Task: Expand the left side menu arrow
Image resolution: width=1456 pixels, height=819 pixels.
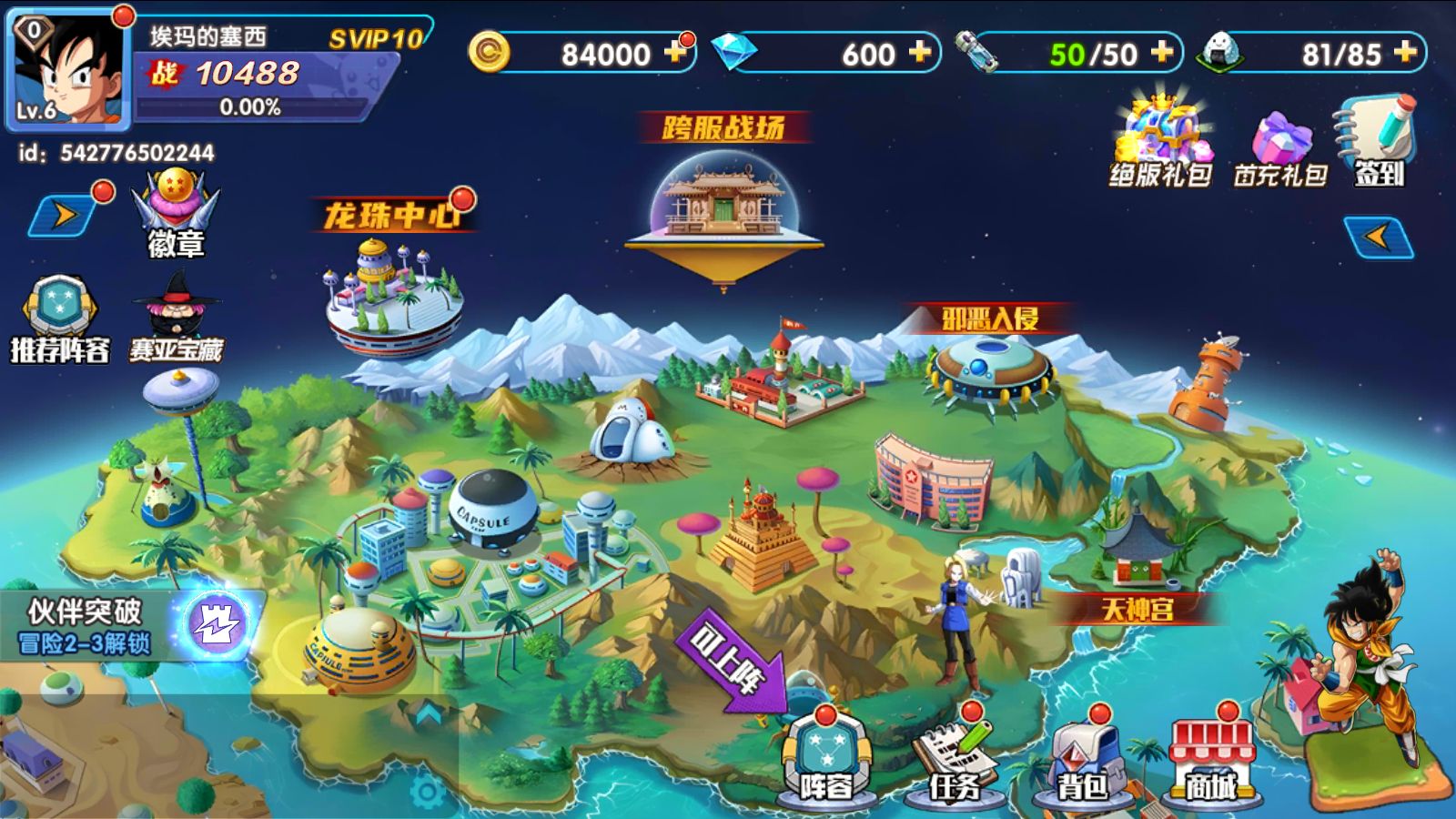Action: 64,217
